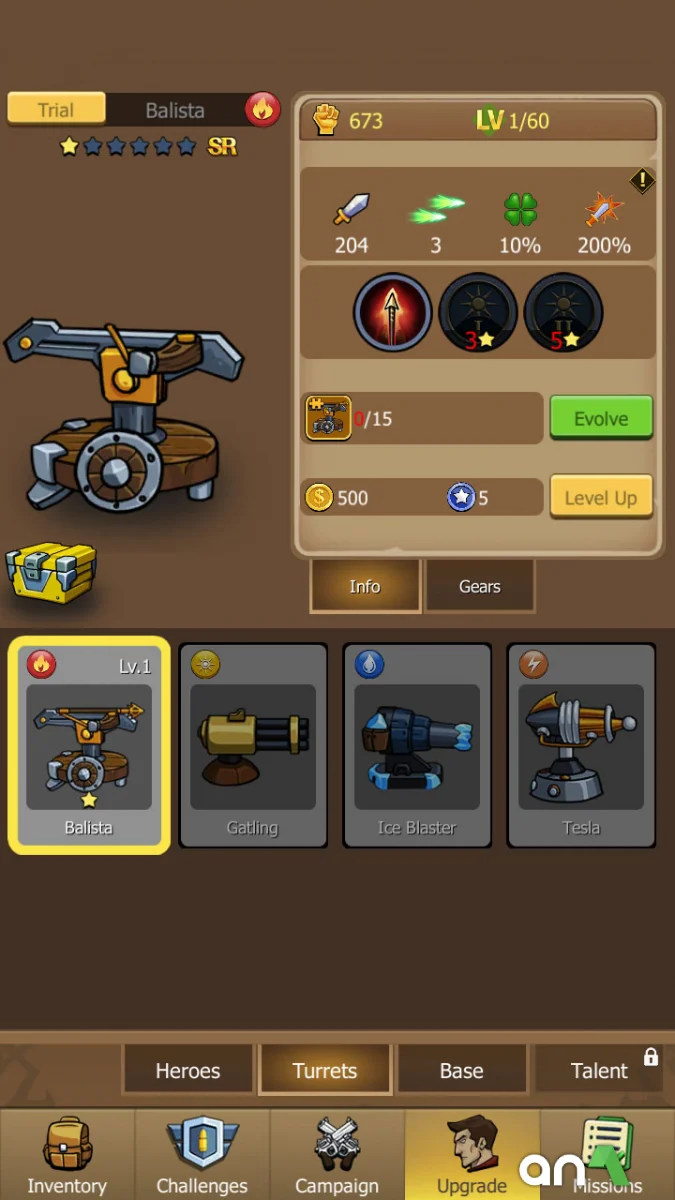Open the locked Talent category
The height and width of the screenshot is (1200, 675).
coord(600,1071)
